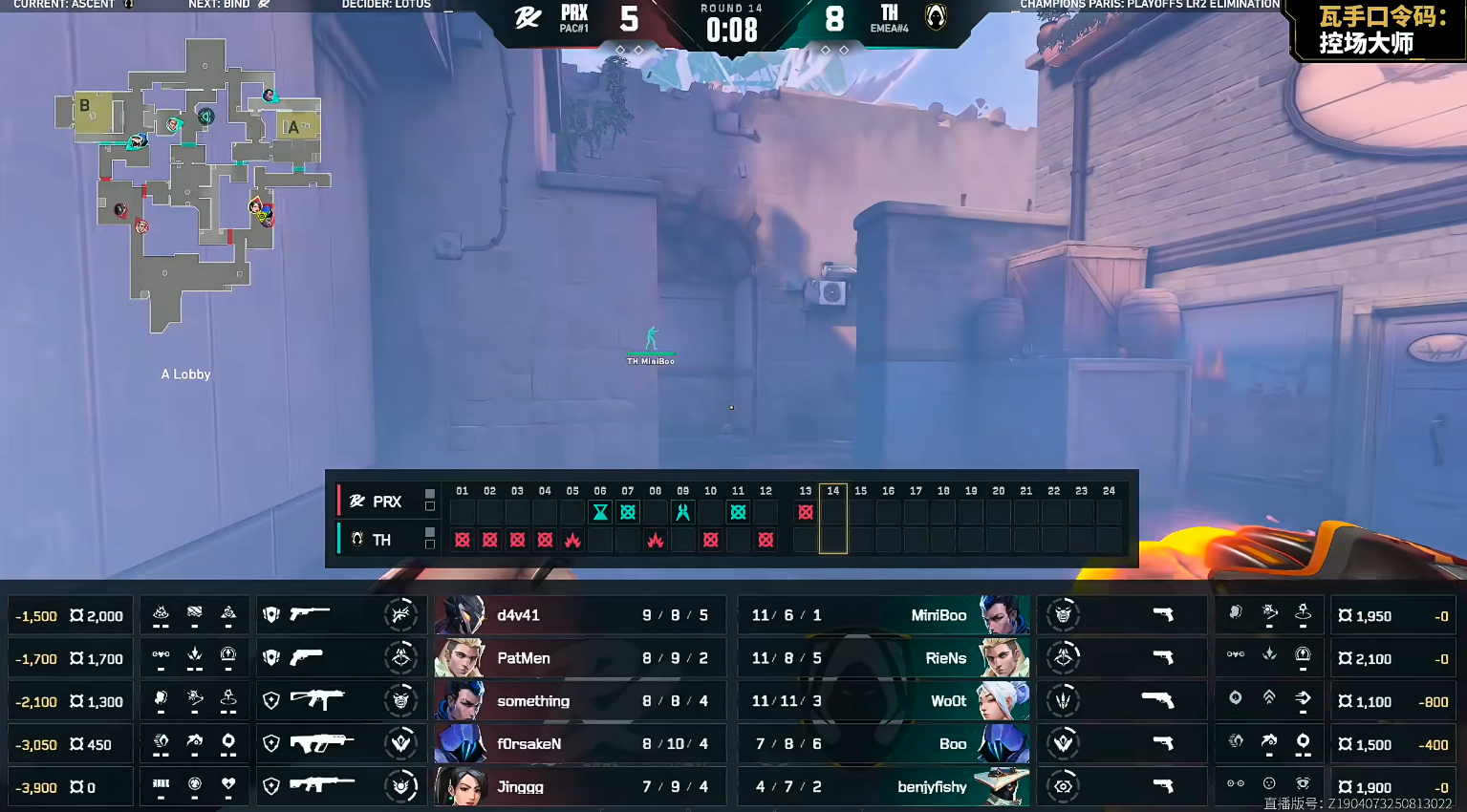Choose PatMen in the player list
1467x812 pixels.
(580, 658)
